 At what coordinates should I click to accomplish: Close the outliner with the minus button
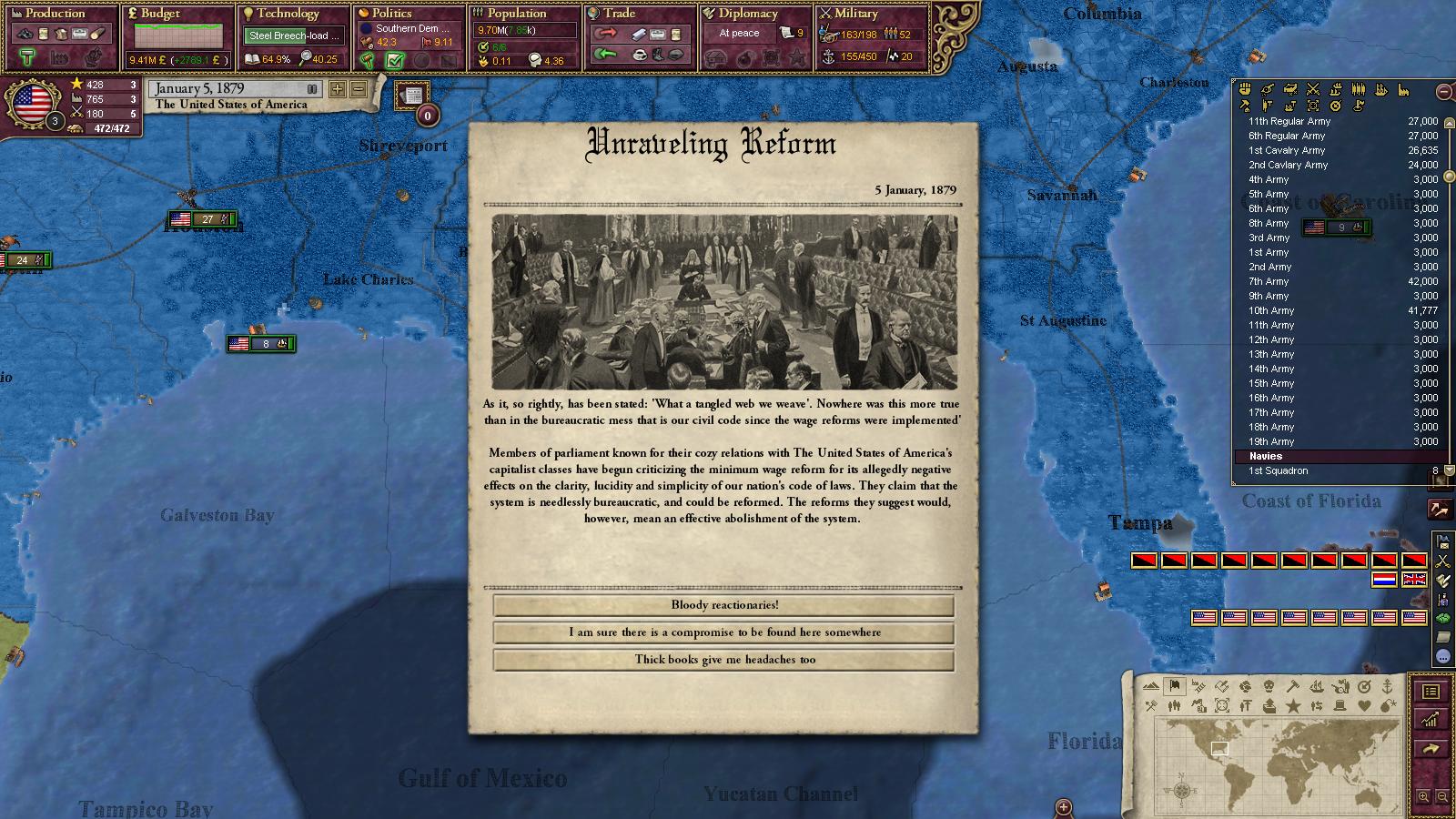click(1443, 91)
